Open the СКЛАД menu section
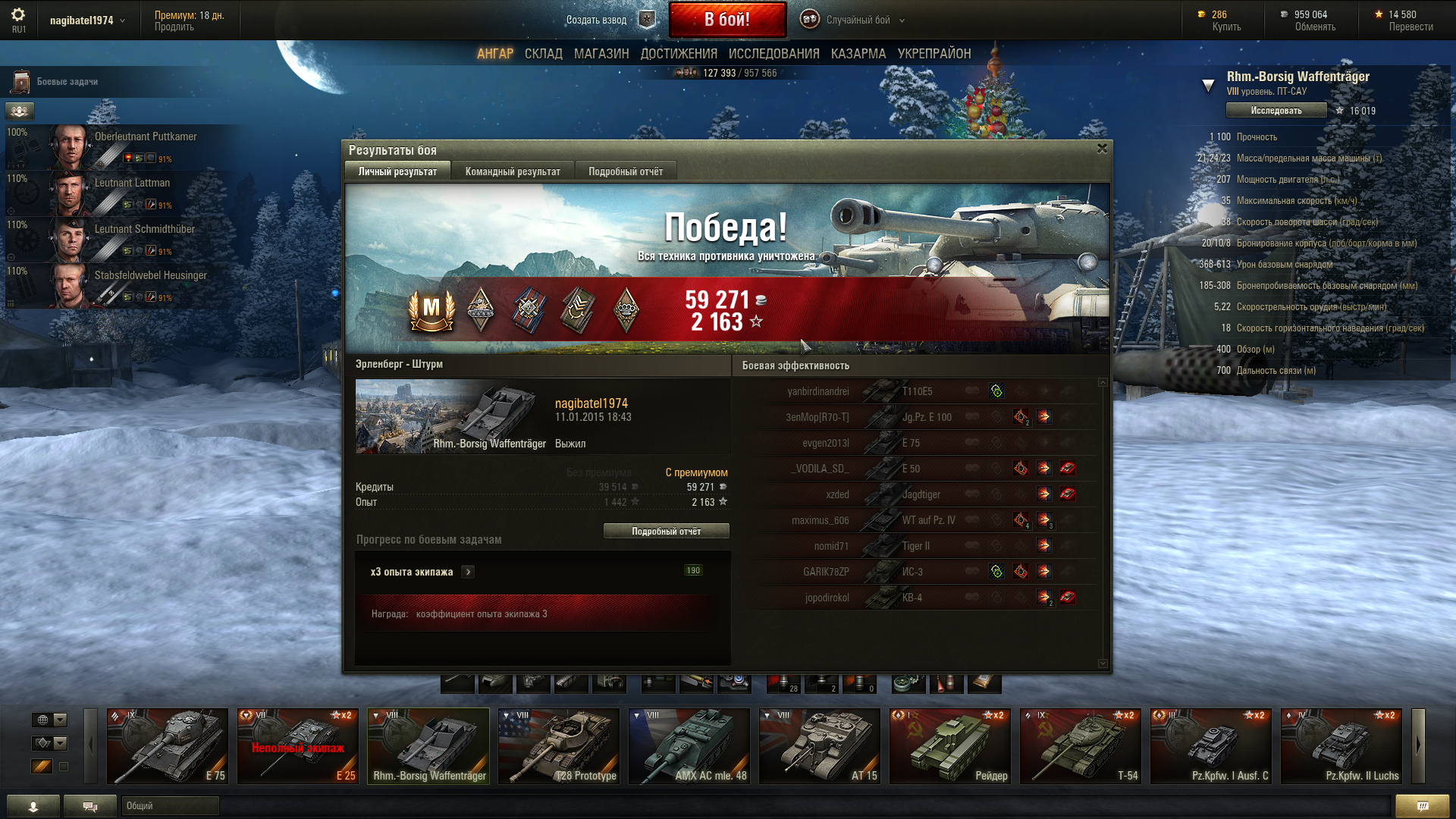Viewport: 1456px width, 819px height. tap(543, 54)
